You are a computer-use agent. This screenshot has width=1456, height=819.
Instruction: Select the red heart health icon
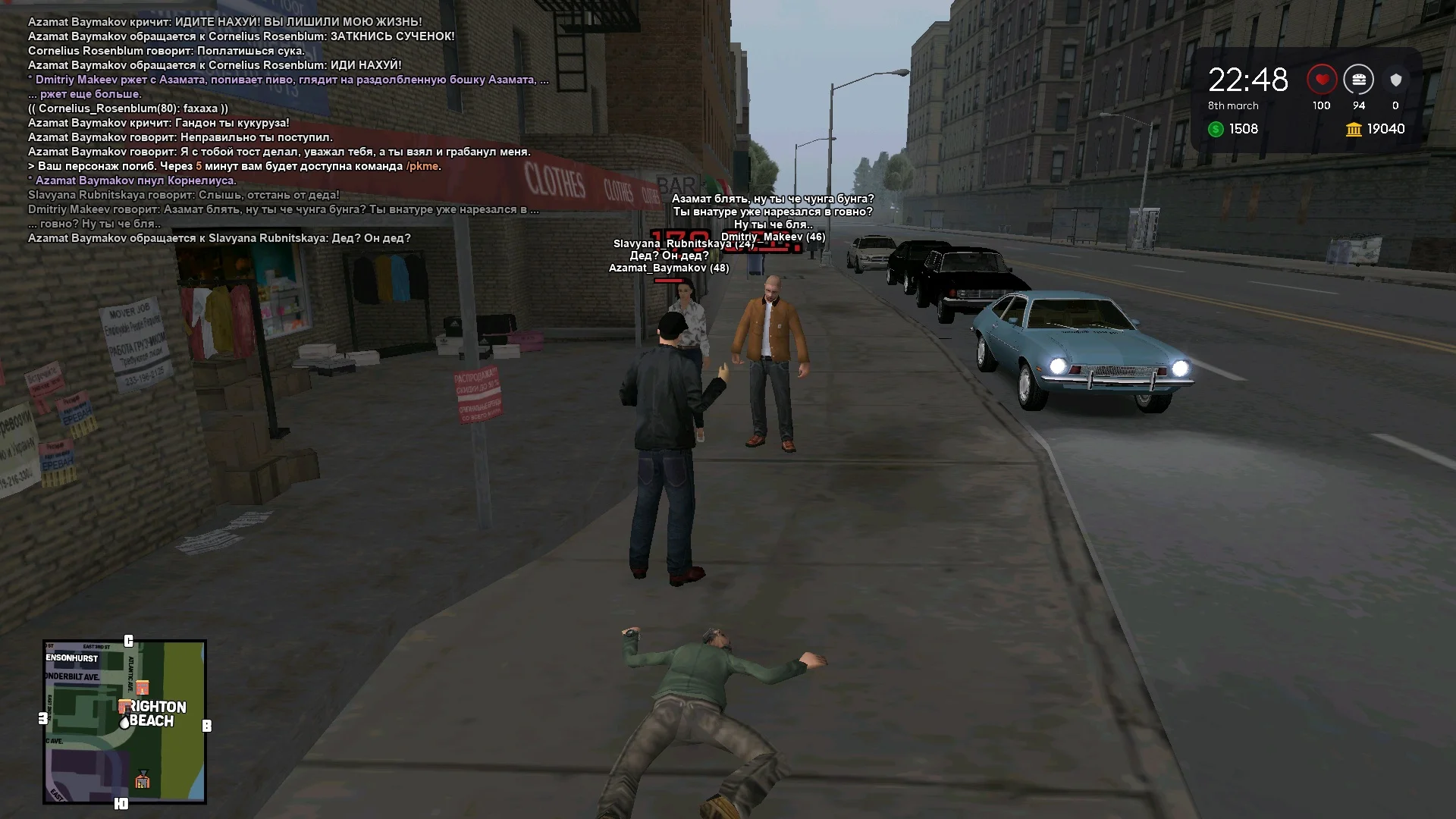[x=1322, y=80]
